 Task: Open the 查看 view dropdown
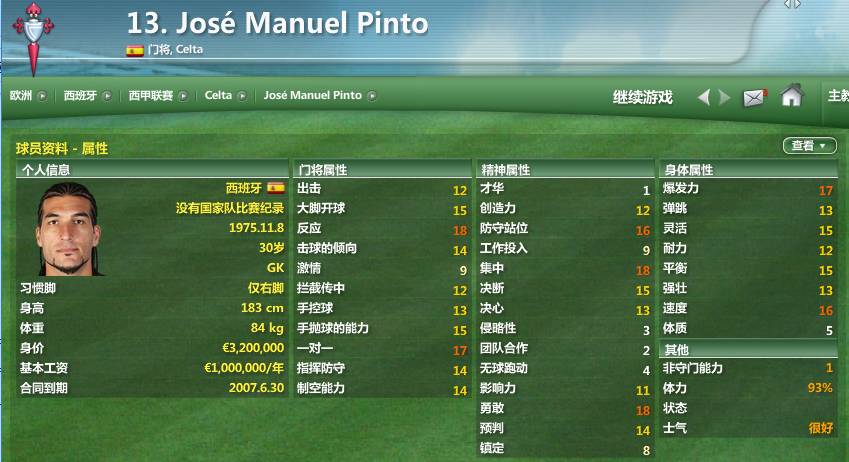[809, 146]
